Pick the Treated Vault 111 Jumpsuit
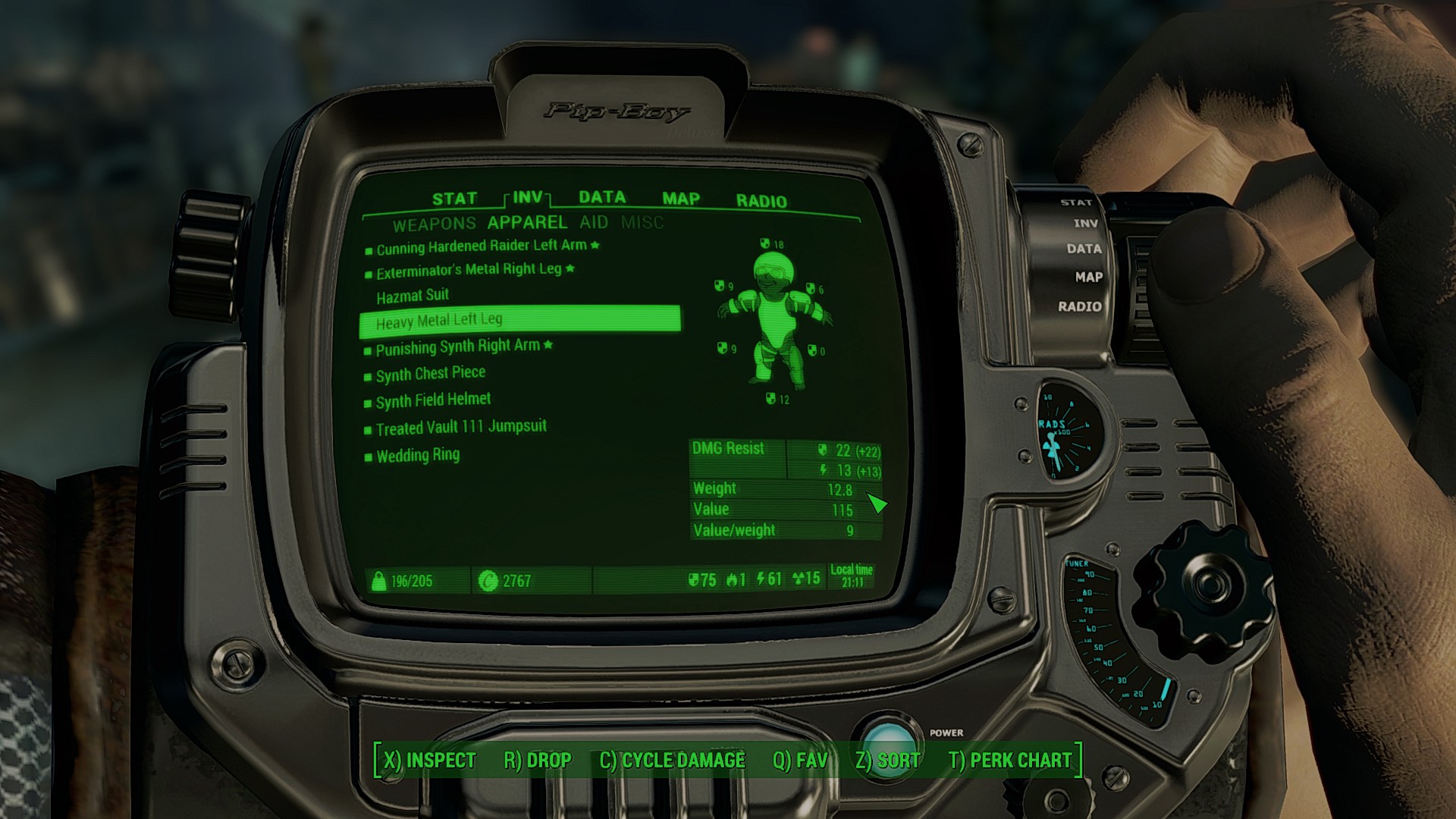The image size is (1456, 819). click(461, 428)
